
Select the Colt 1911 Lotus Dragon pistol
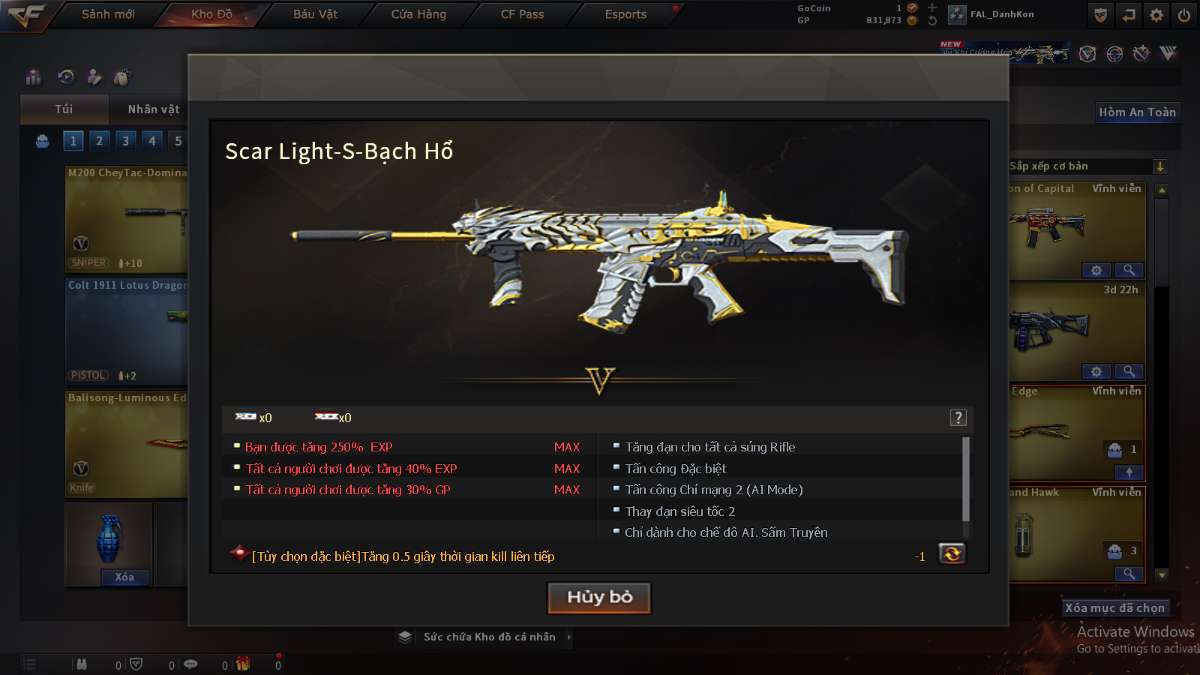(126, 330)
